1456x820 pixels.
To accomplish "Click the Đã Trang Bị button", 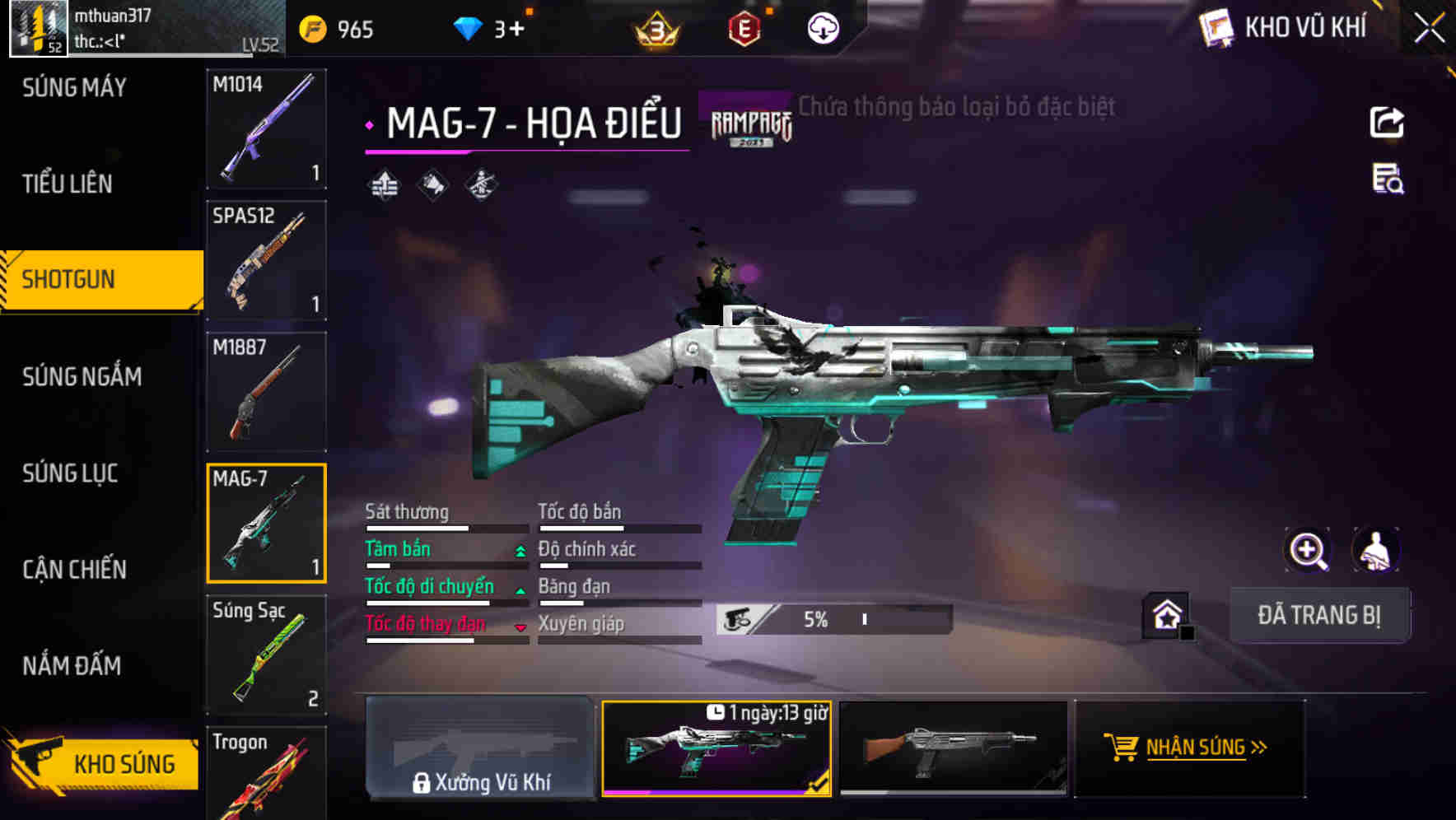I will pos(1318,615).
